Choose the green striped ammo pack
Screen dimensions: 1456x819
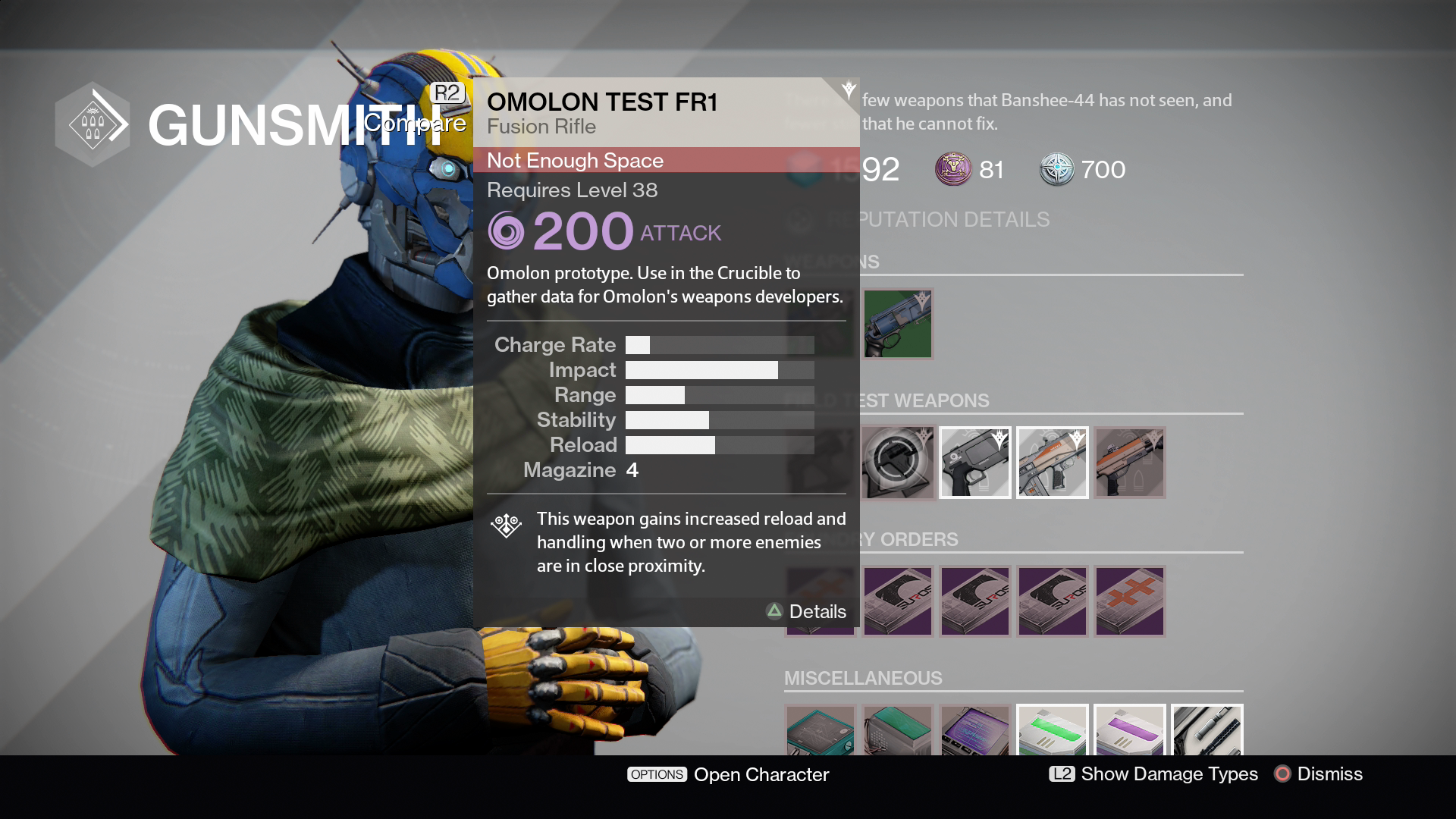click(1052, 731)
